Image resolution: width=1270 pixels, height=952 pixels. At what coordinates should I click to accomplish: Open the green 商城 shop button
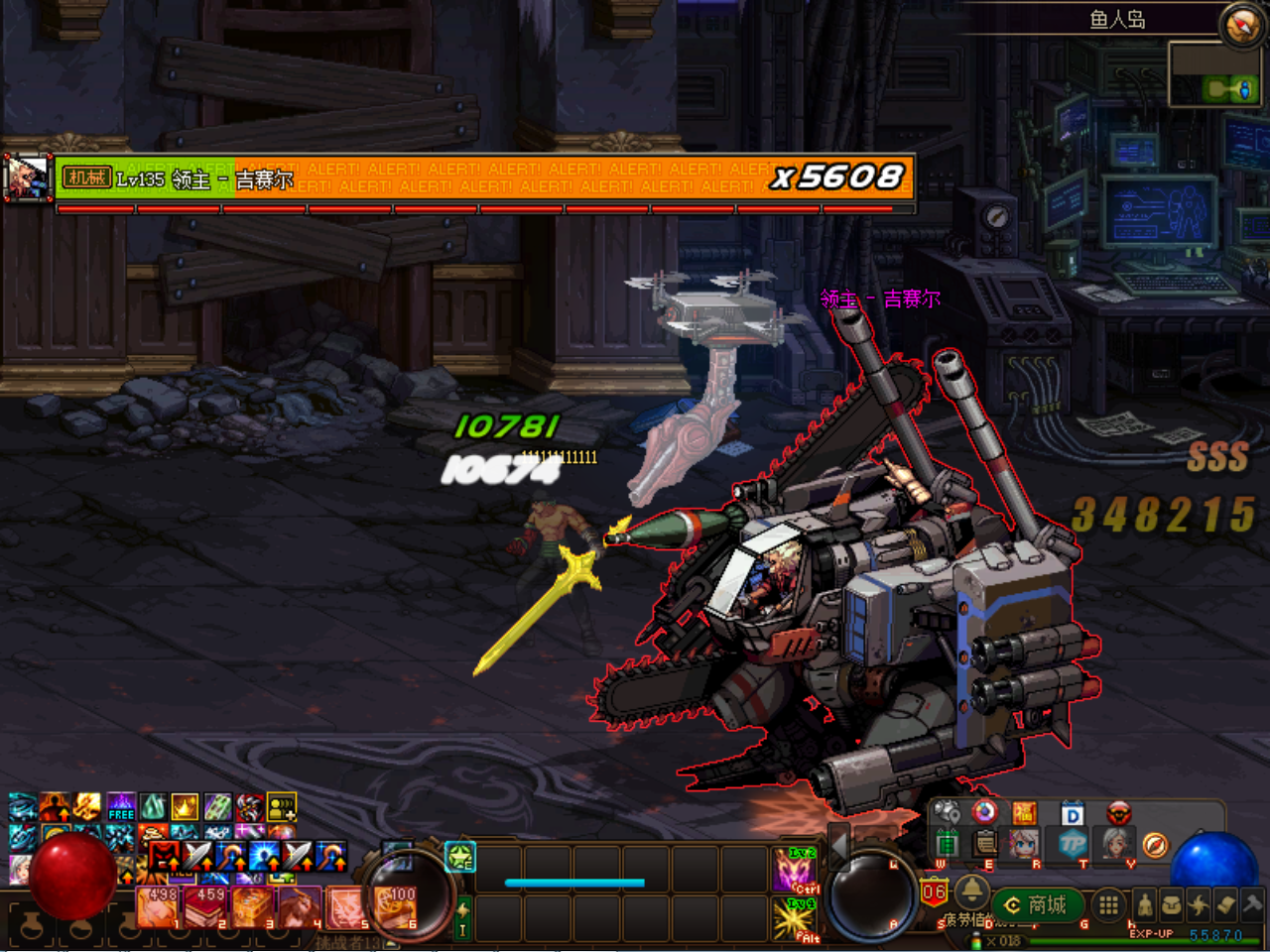1037,904
